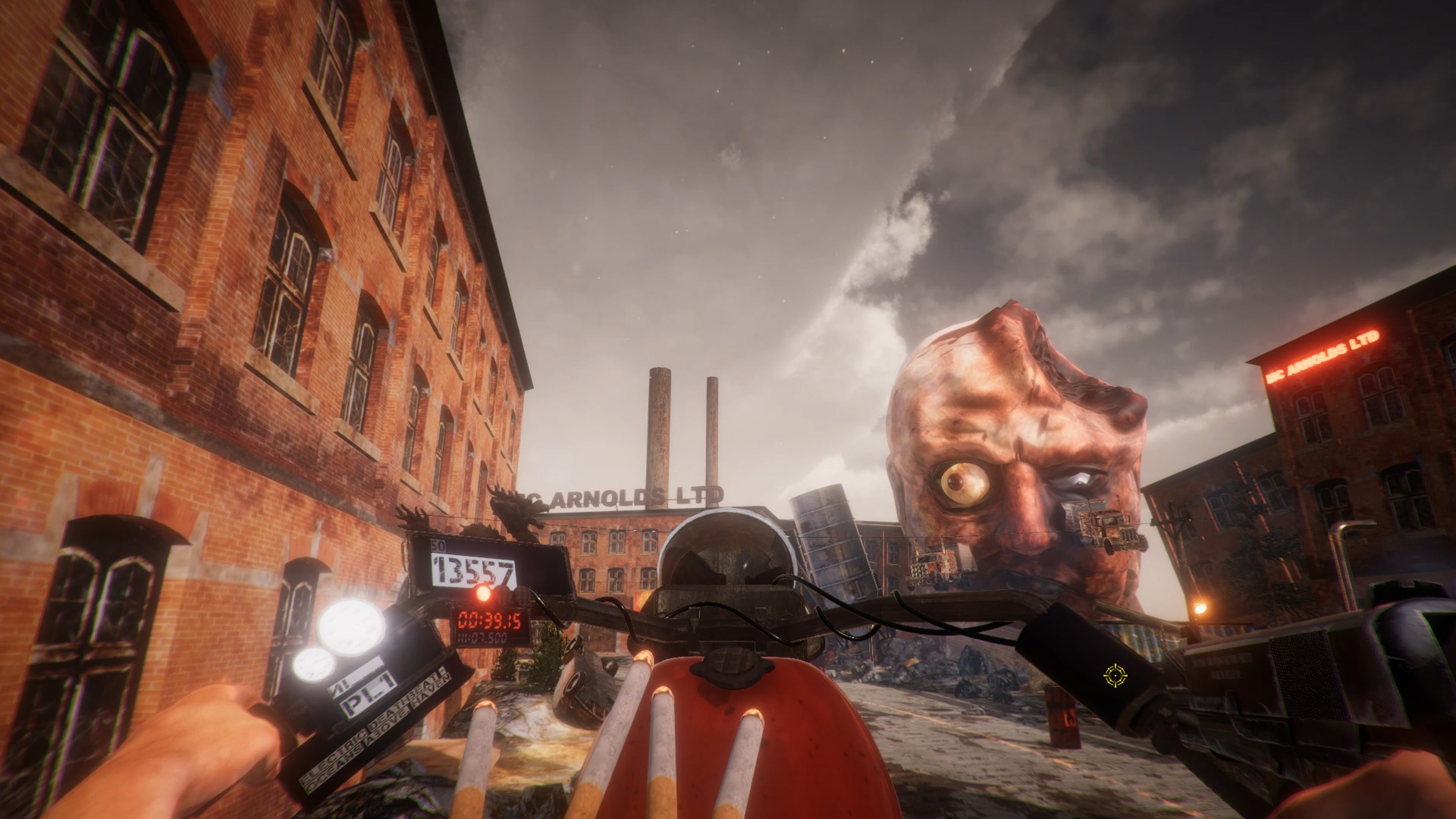
Task: Toggle the 07.500 split time display
Action: pyautogui.click(x=483, y=638)
